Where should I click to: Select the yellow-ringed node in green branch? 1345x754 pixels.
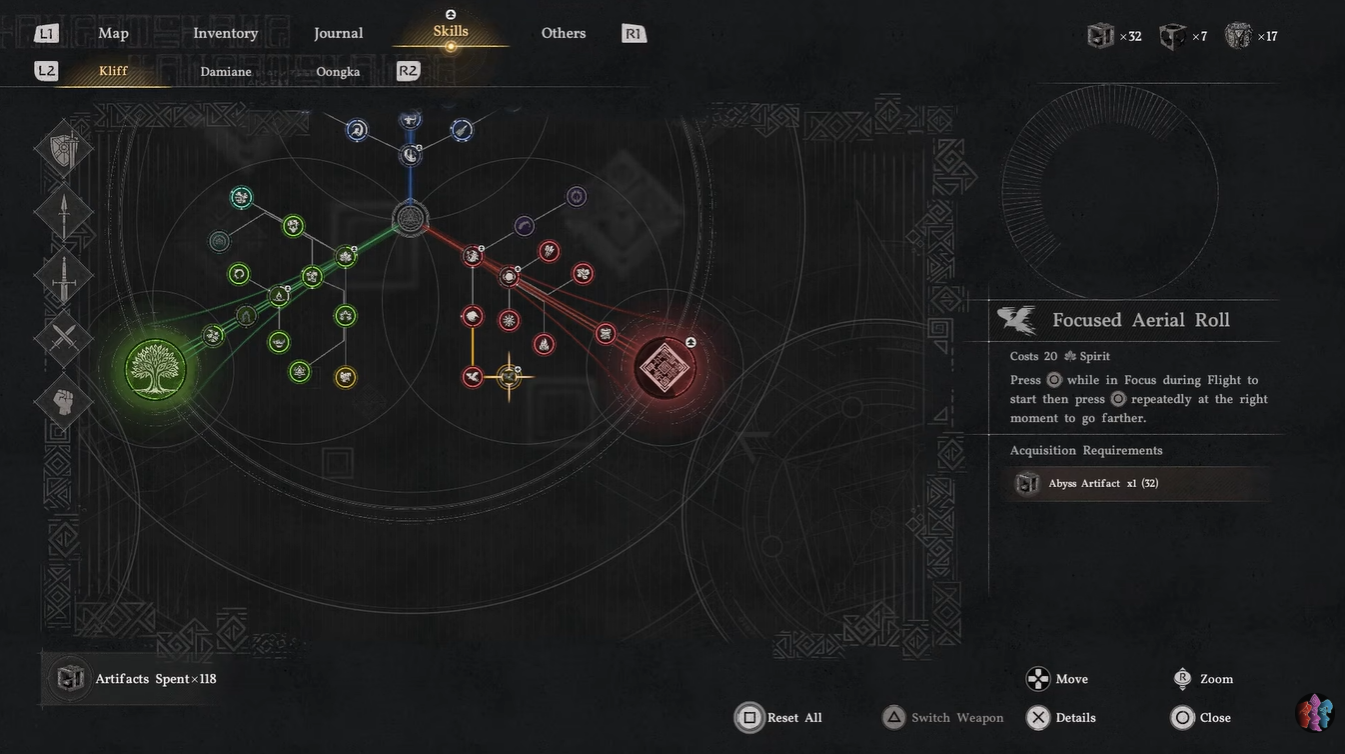(x=345, y=377)
